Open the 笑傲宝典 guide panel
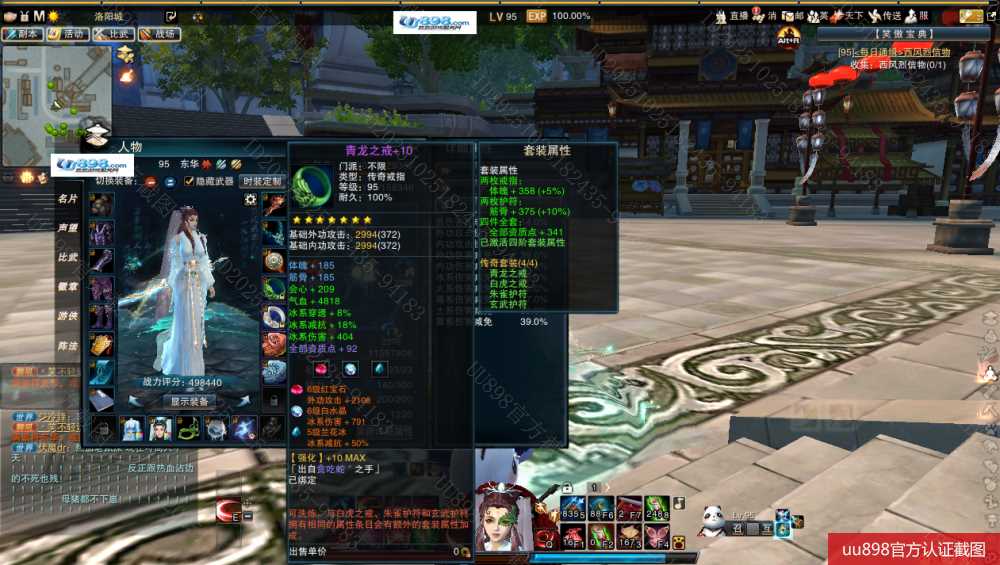The height and width of the screenshot is (565, 1000). tap(906, 33)
